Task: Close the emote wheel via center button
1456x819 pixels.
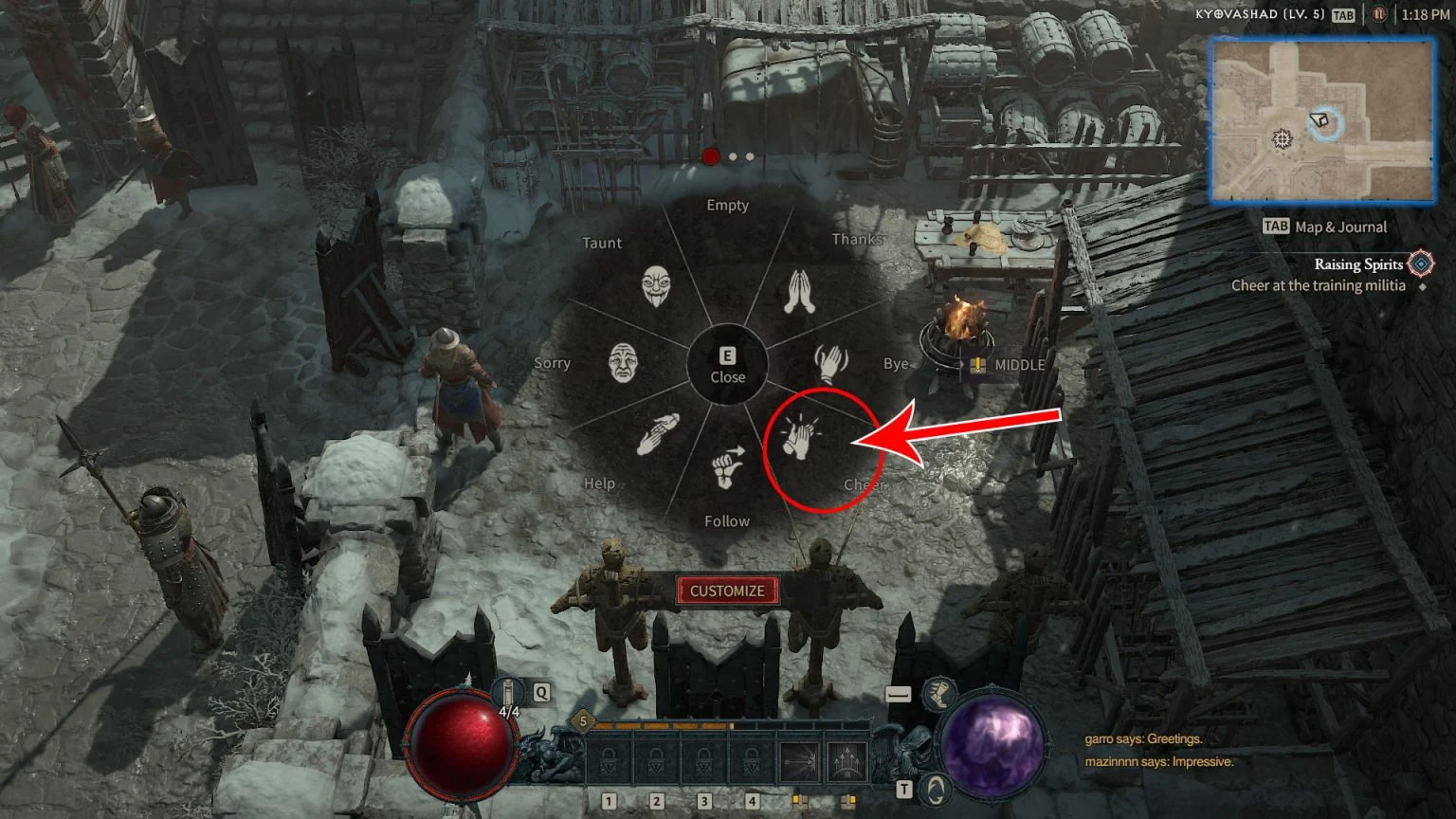Action: coord(727,365)
